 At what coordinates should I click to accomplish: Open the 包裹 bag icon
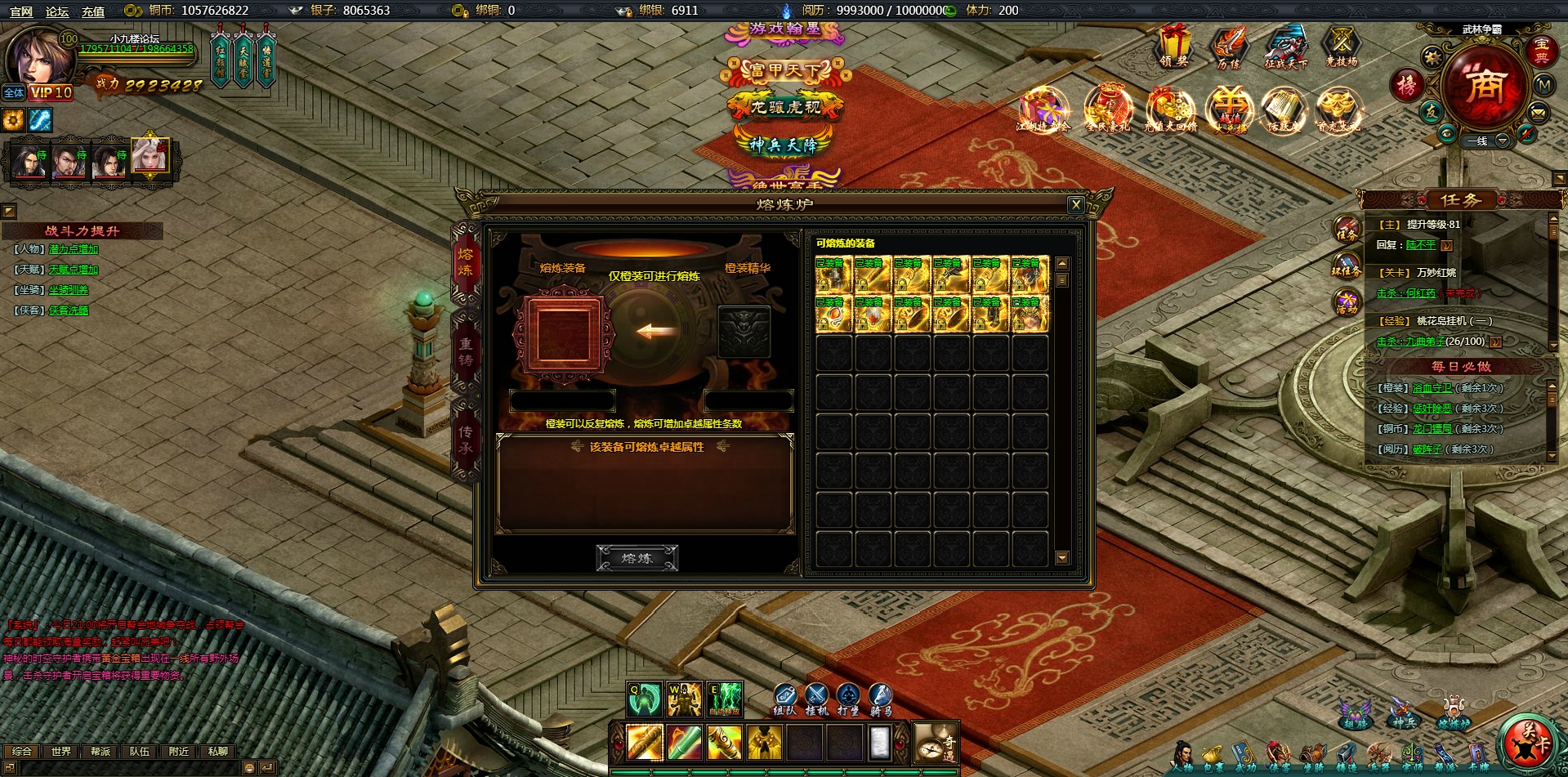click(x=1213, y=756)
